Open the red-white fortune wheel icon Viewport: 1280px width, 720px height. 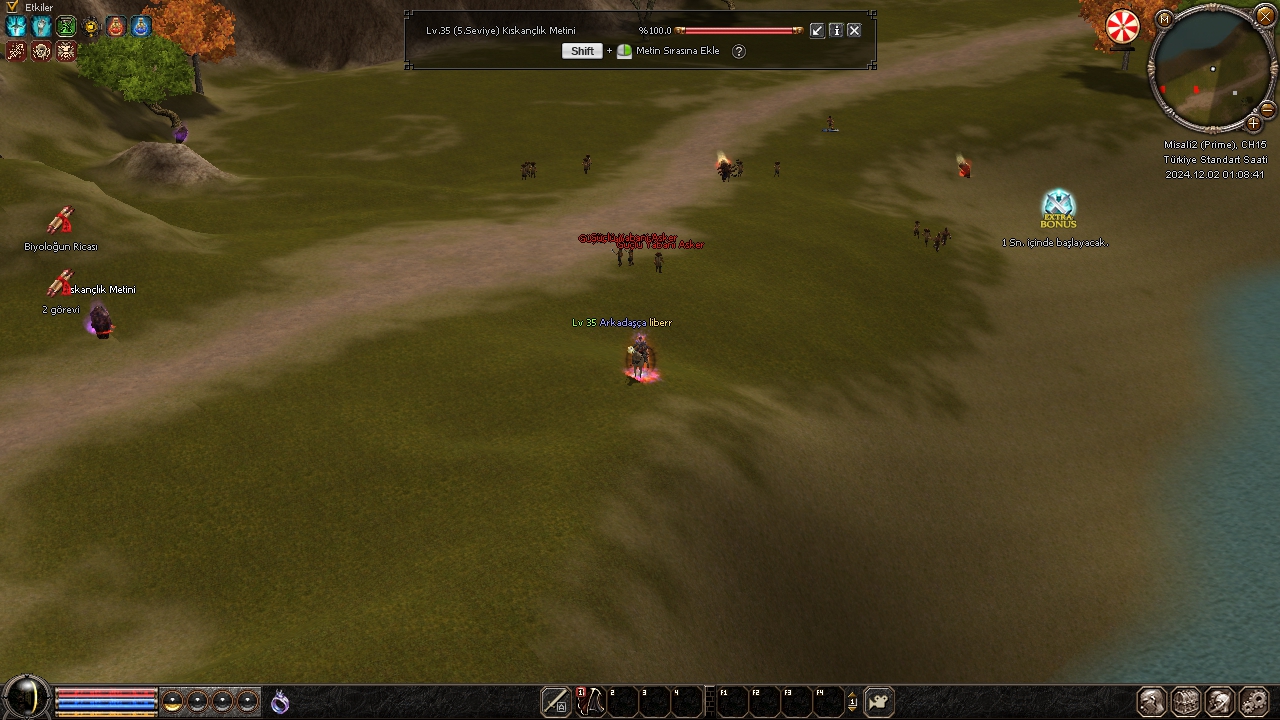point(1122,27)
